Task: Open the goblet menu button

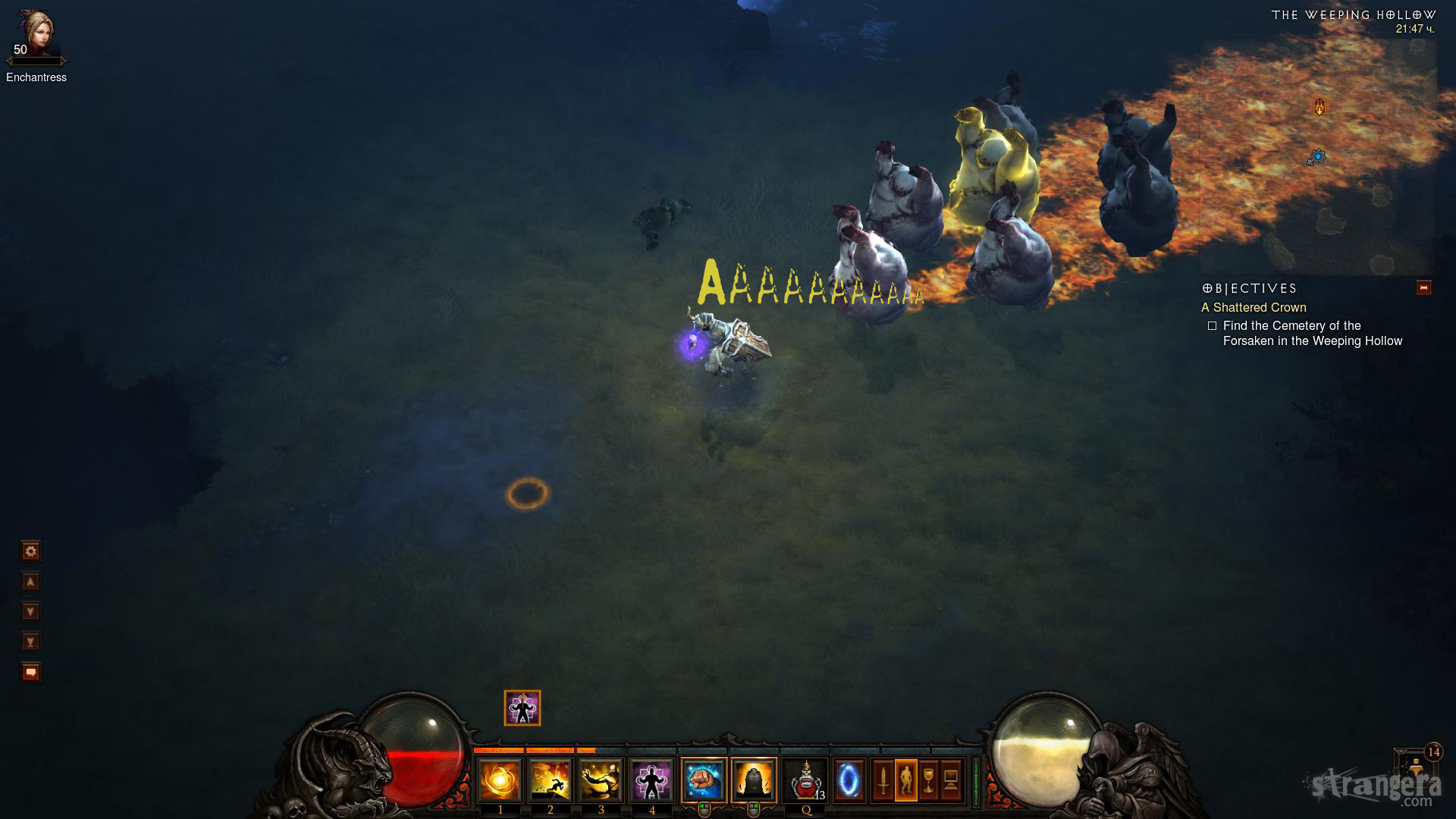Action: coord(929,780)
